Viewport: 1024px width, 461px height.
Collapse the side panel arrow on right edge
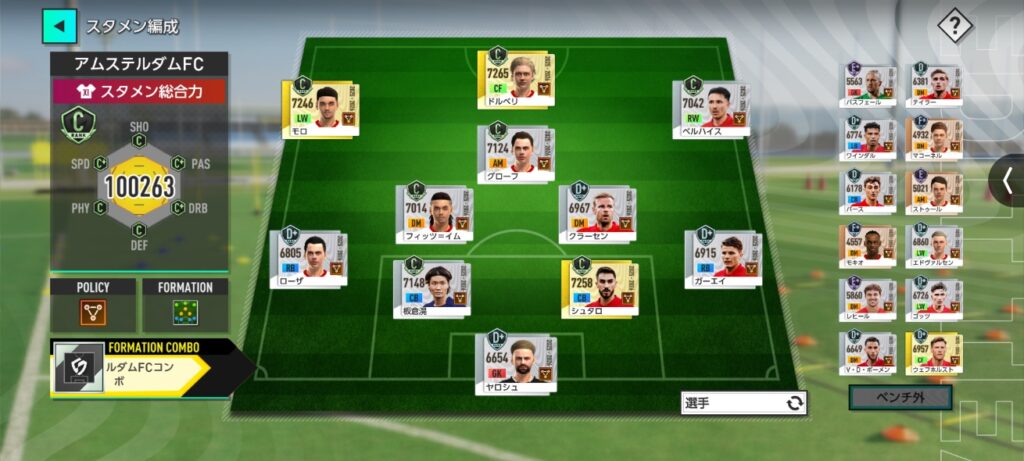(1007, 180)
